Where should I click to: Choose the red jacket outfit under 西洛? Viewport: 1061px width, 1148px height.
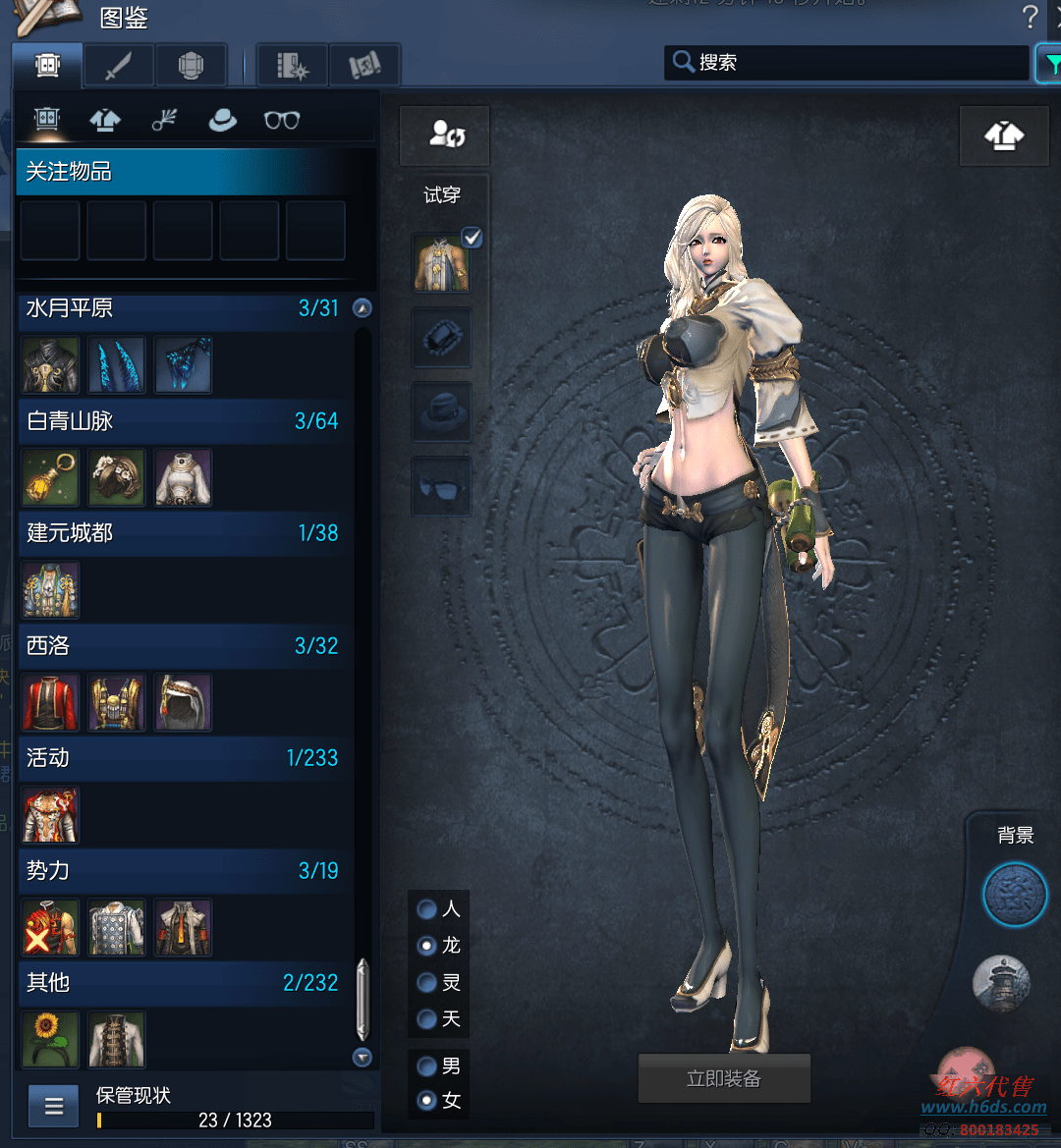(x=49, y=702)
